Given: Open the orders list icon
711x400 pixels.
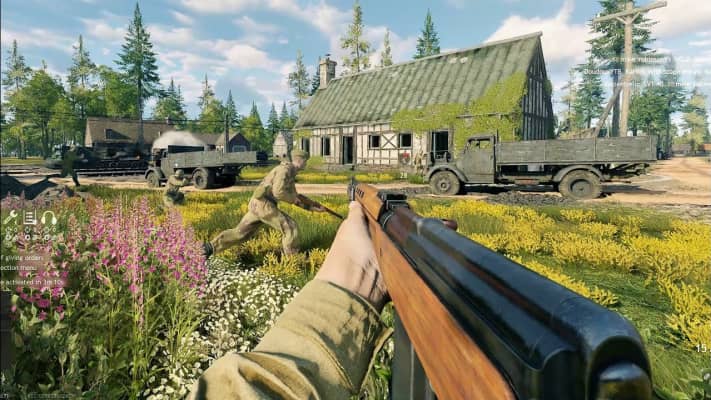Looking at the screenshot, I should [30, 217].
